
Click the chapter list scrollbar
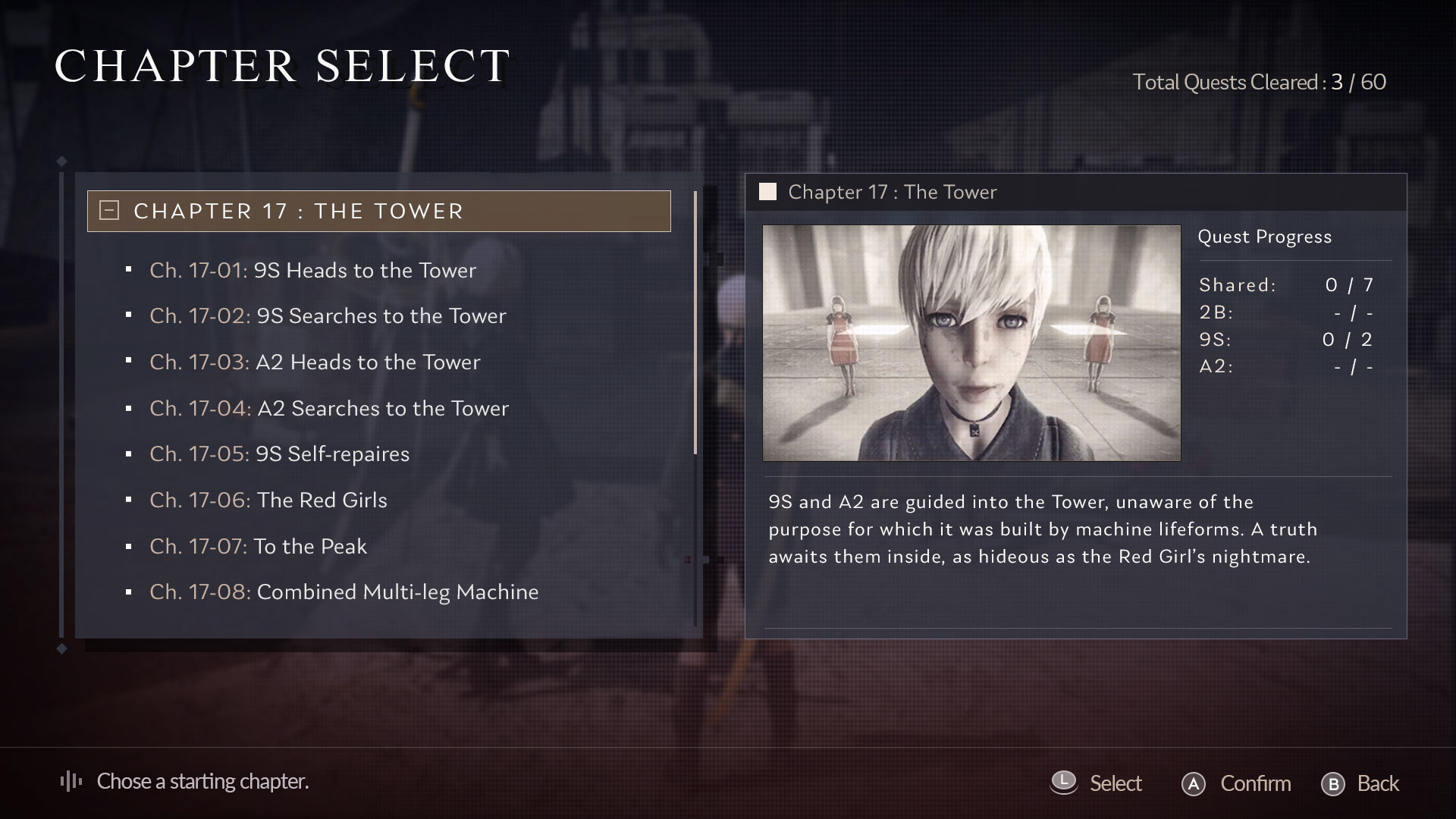695,322
